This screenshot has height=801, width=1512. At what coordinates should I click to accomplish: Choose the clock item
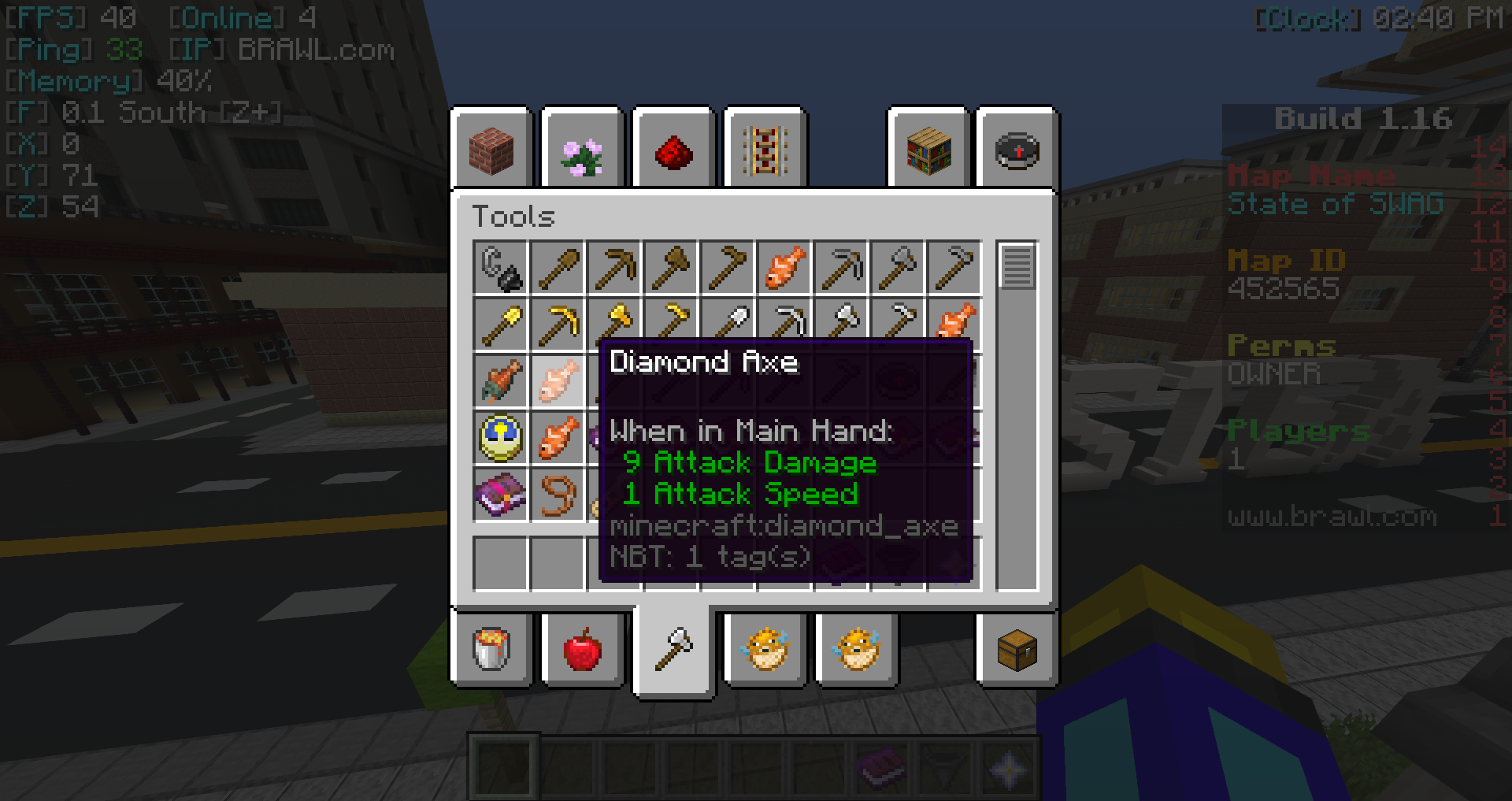(501, 438)
